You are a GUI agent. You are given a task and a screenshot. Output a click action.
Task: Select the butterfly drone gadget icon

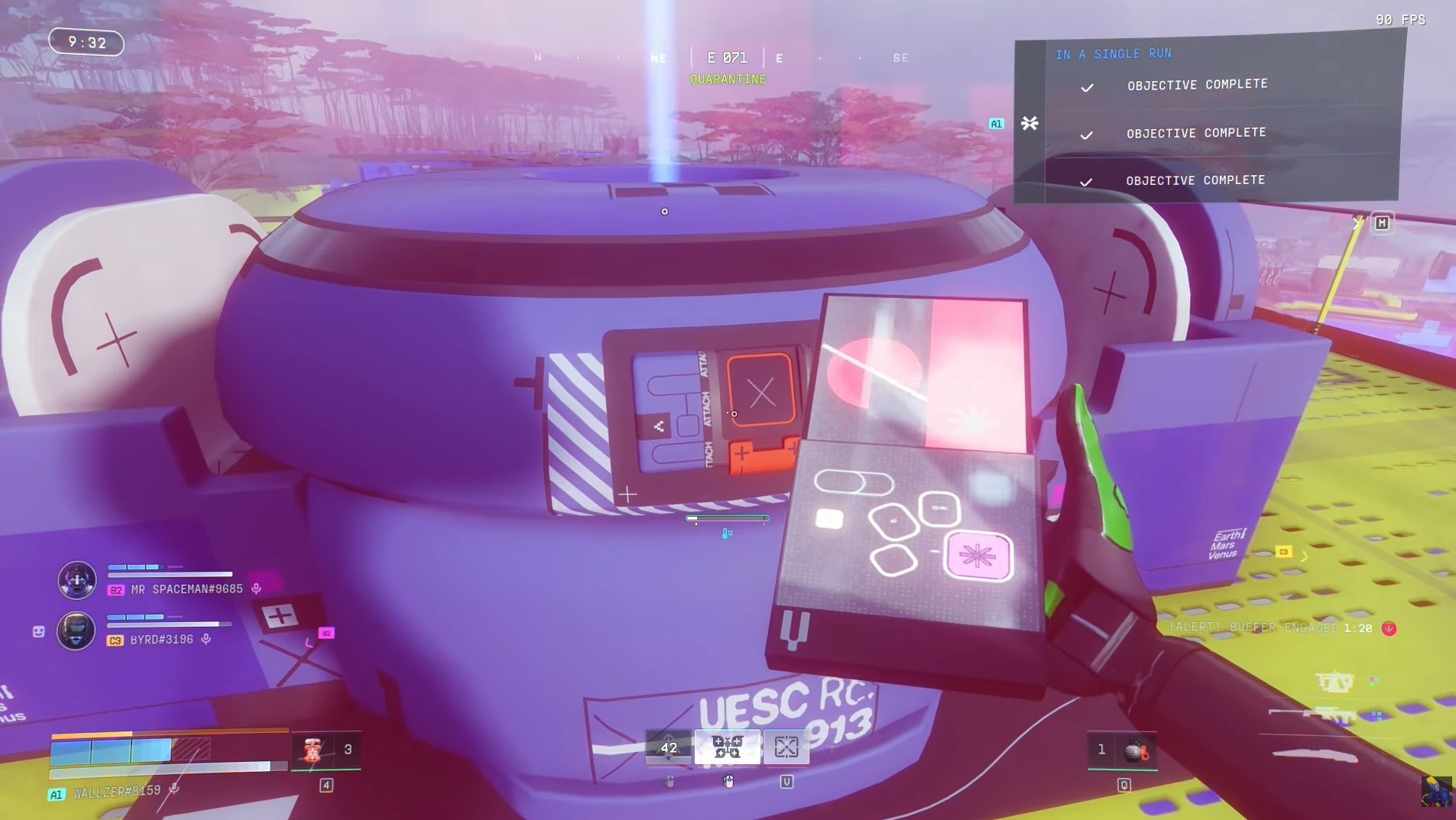pyautogui.click(x=727, y=747)
